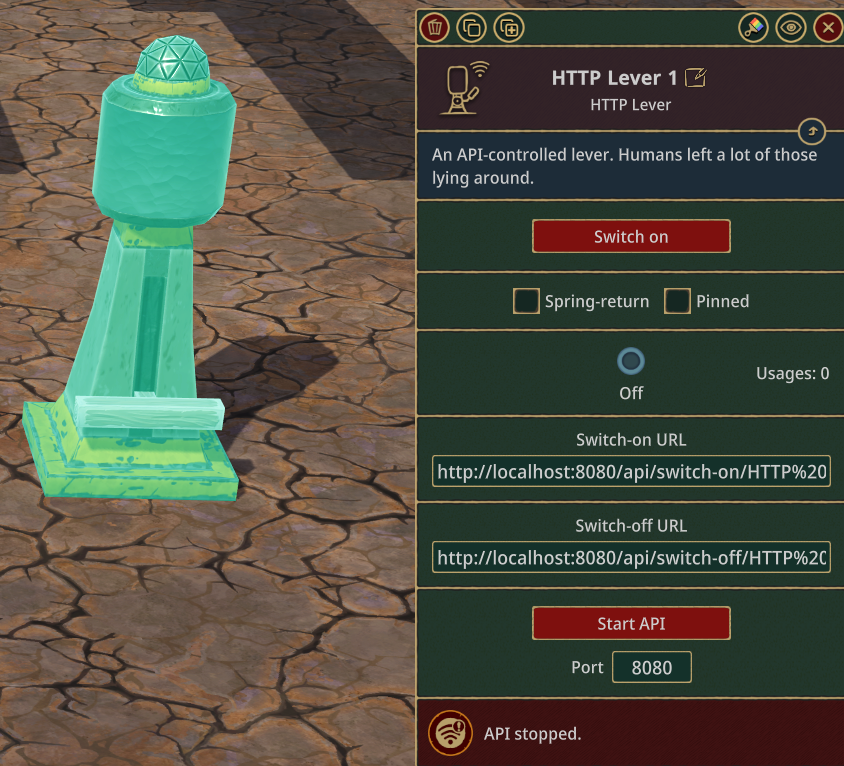Rename HTTP Lever 1 with the edit icon

(x=695, y=78)
